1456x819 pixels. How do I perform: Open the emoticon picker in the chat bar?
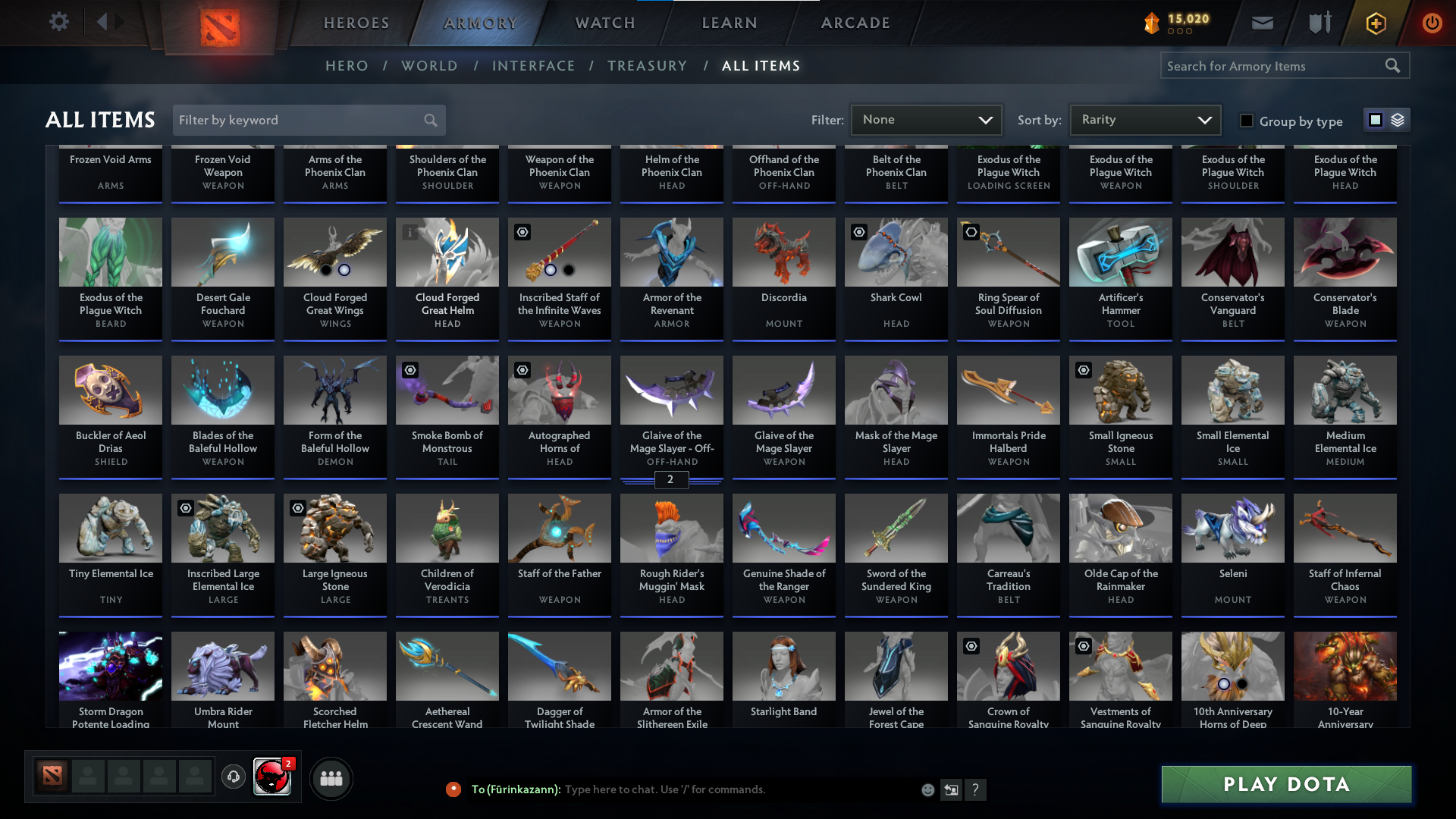point(927,789)
